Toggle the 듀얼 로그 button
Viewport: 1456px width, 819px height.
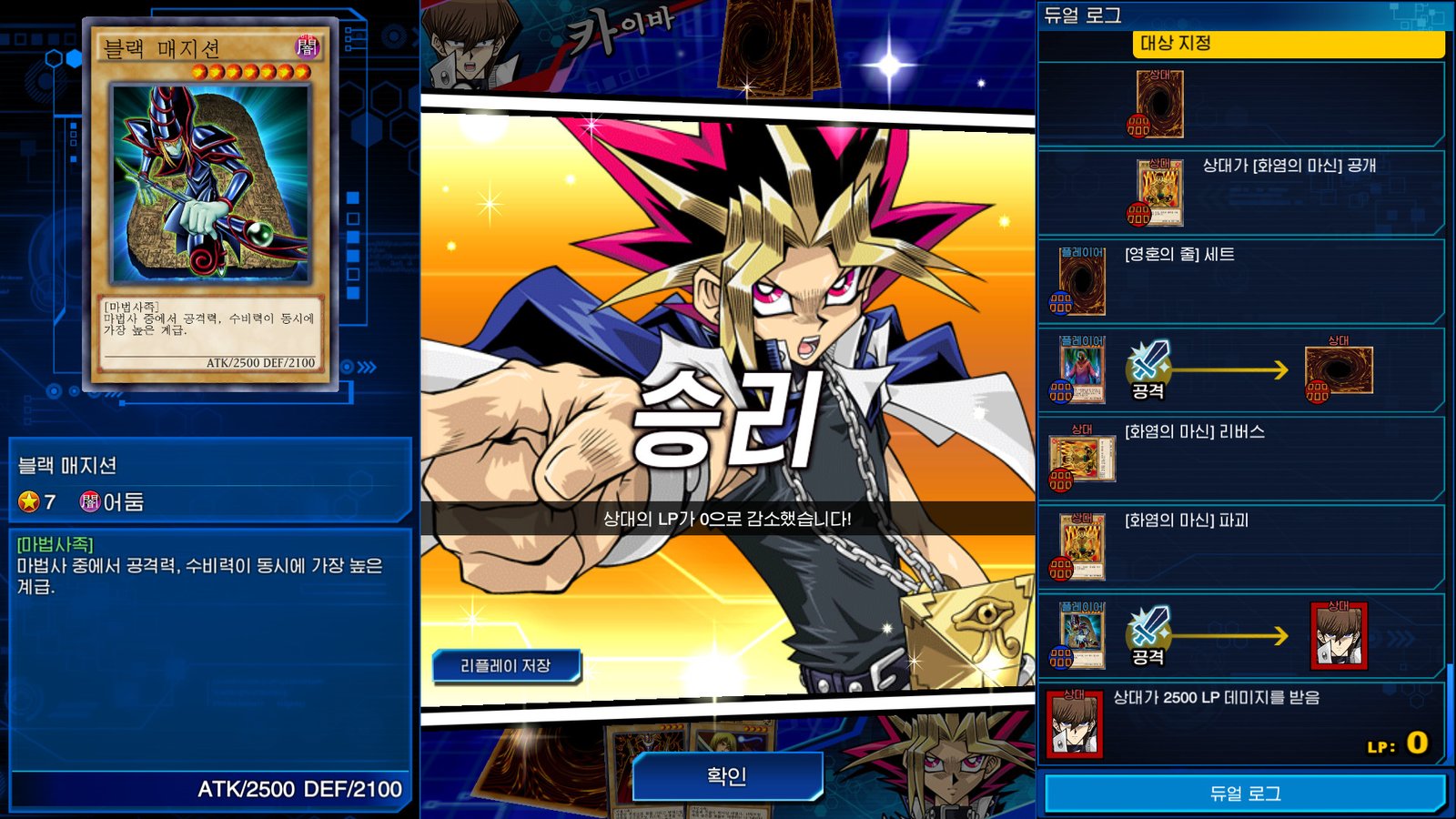tap(1244, 794)
